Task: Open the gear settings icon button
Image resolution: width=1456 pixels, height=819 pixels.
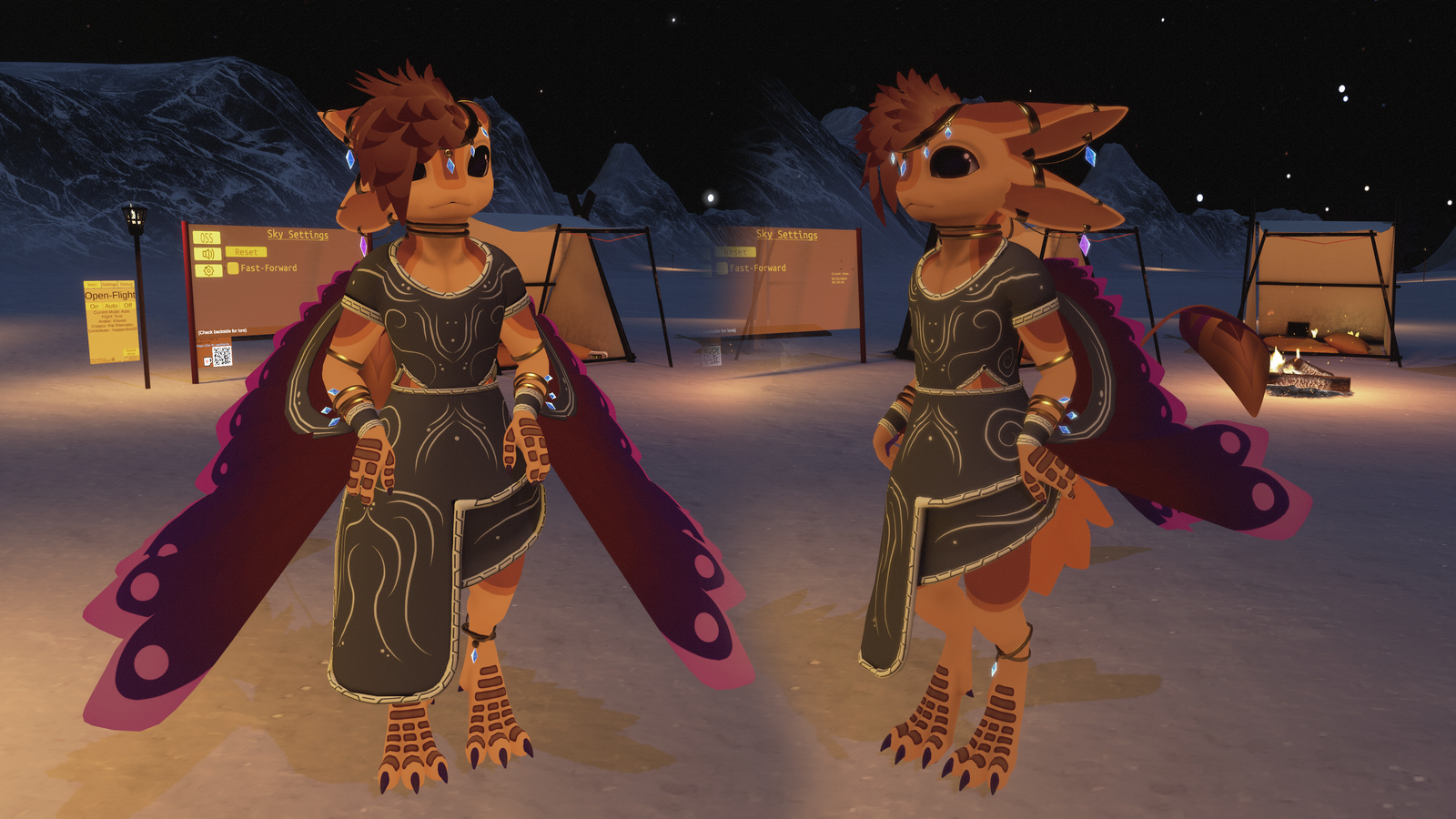Action: point(208,270)
